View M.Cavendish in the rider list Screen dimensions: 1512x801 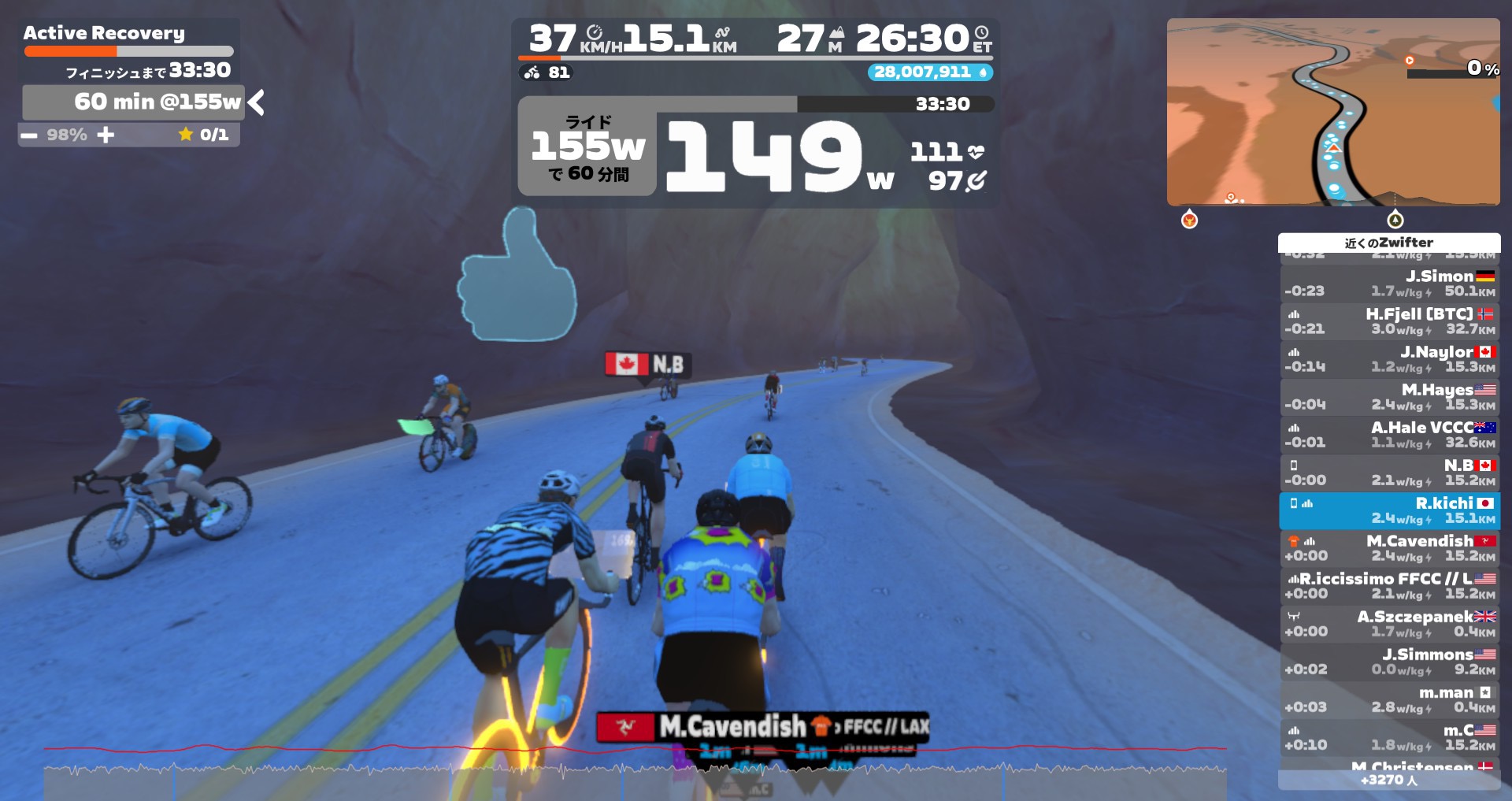[x=1389, y=548]
